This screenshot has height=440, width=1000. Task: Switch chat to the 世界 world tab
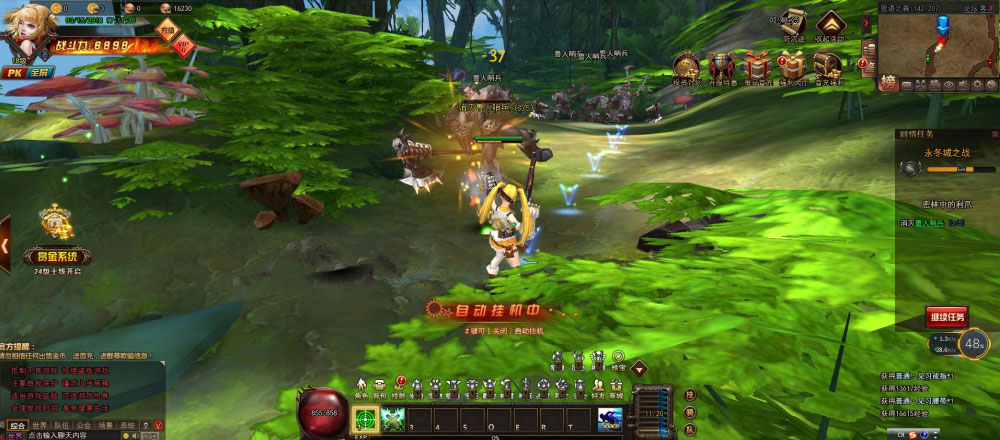(40, 425)
